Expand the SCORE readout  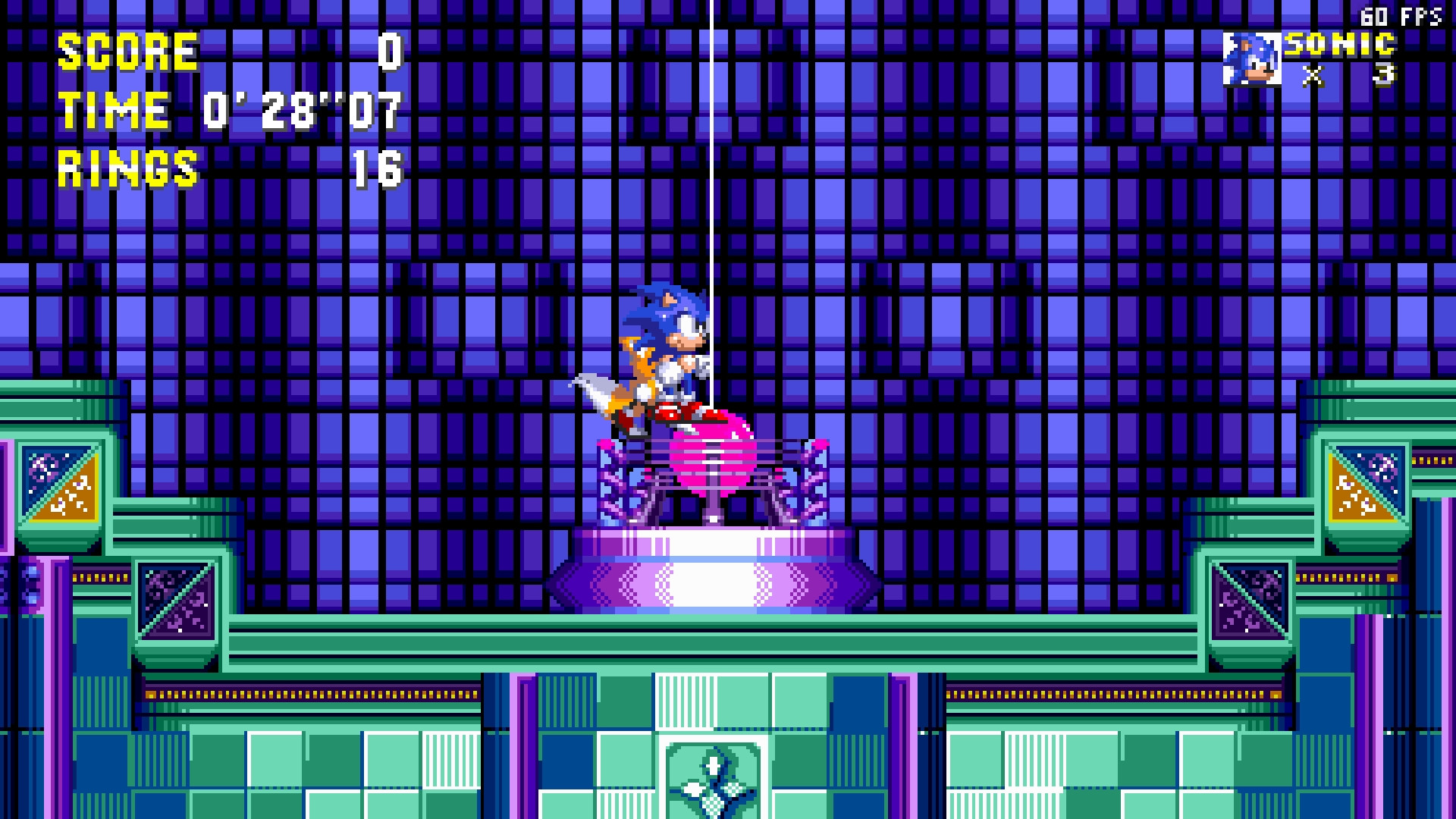pyautogui.click(x=227, y=52)
